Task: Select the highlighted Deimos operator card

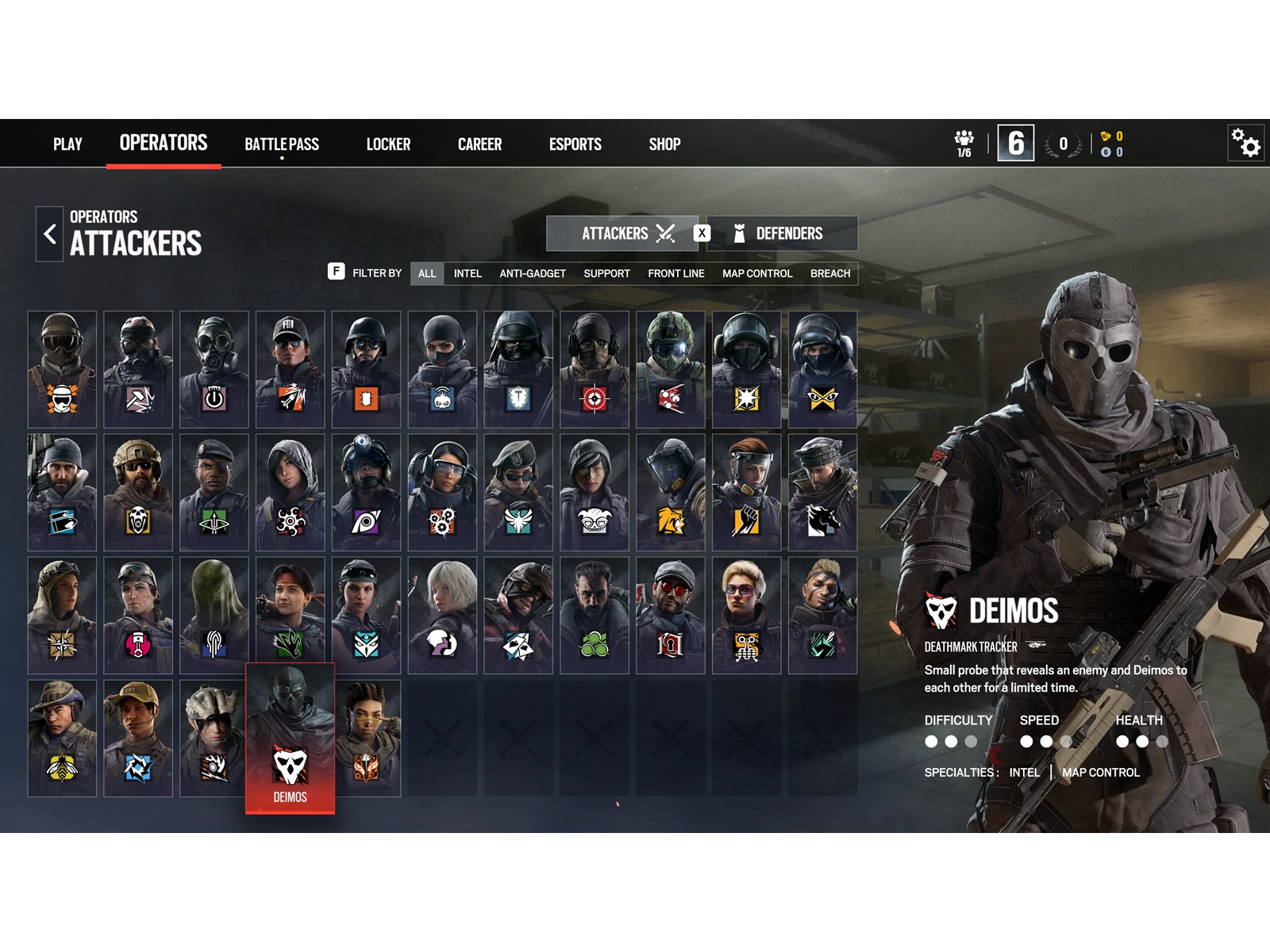Action: (x=291, y=738)
